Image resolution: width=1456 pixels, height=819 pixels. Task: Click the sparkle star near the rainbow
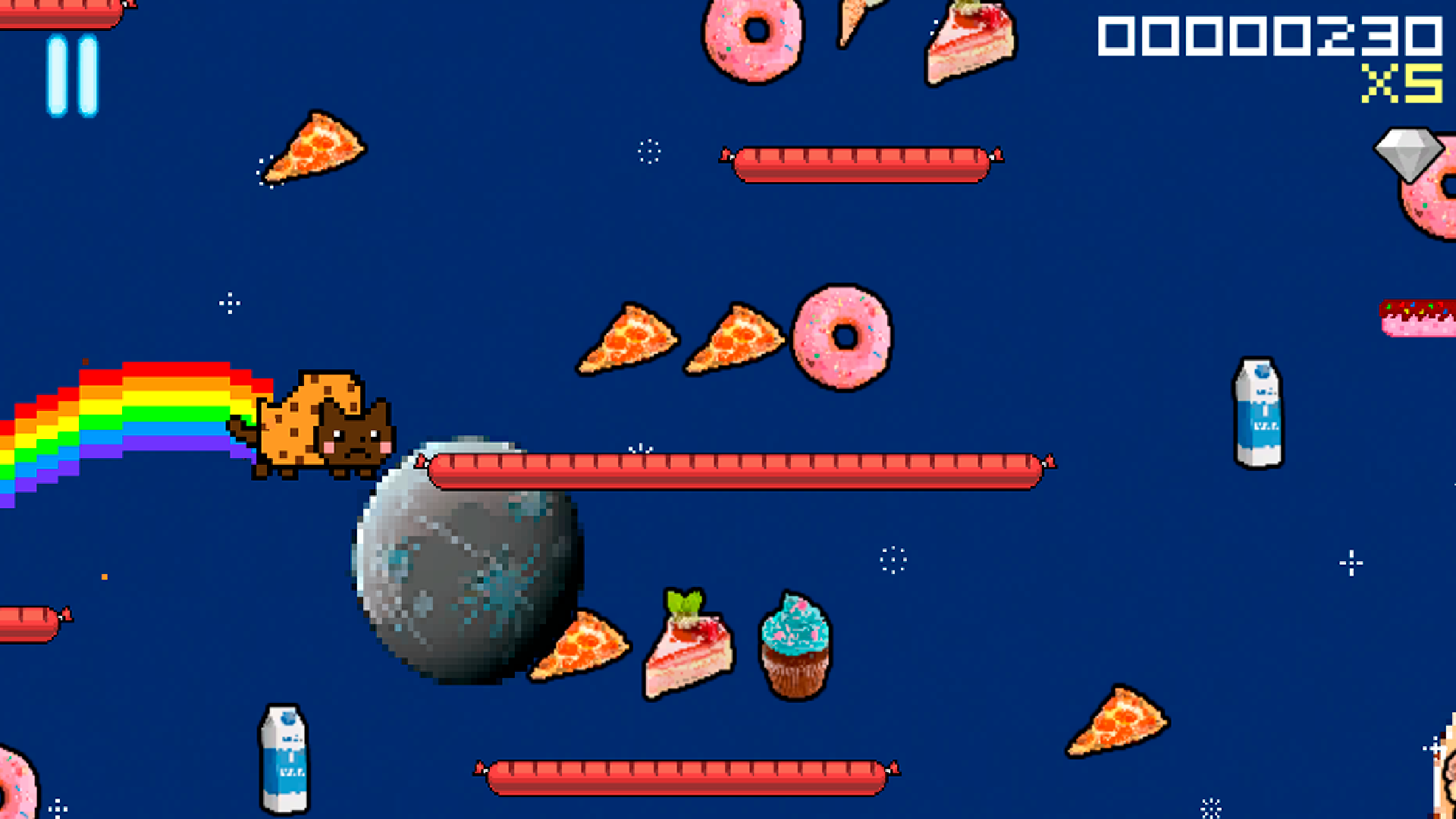point(228,303)
